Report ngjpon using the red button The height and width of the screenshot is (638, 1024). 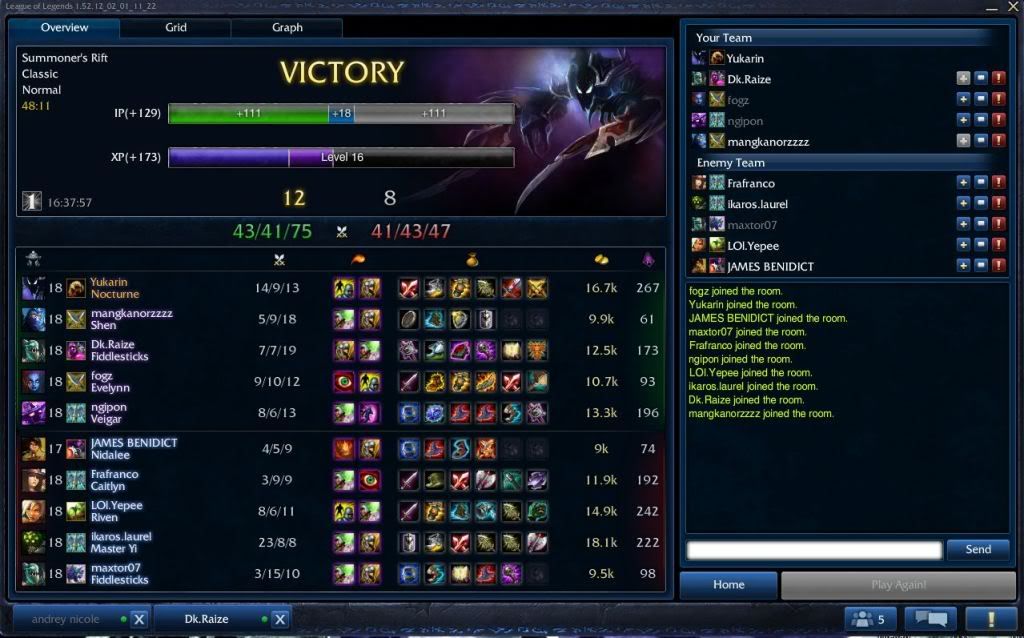(x=998, y=120)
